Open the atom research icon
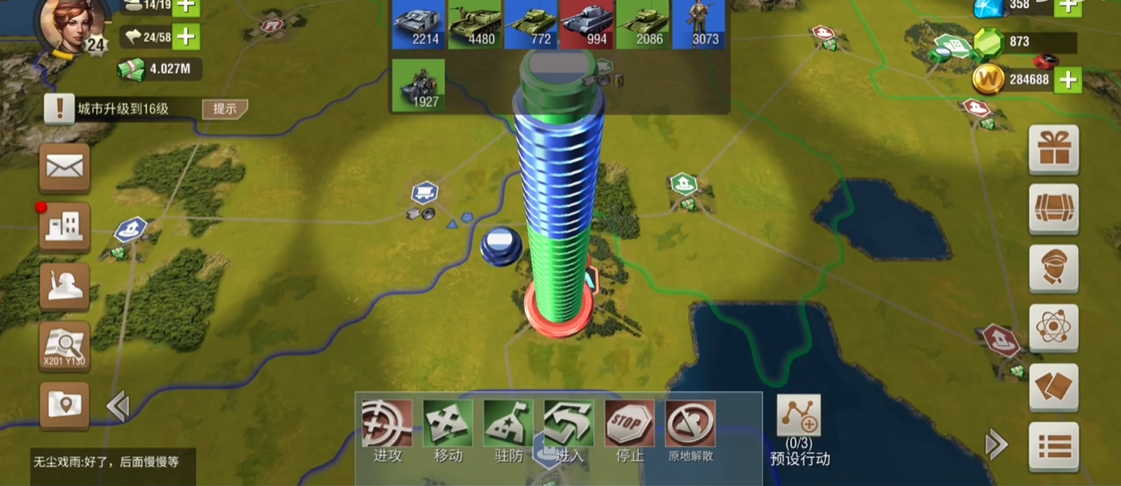The width and height of the screenshot is (1121, 486). 1054,328
